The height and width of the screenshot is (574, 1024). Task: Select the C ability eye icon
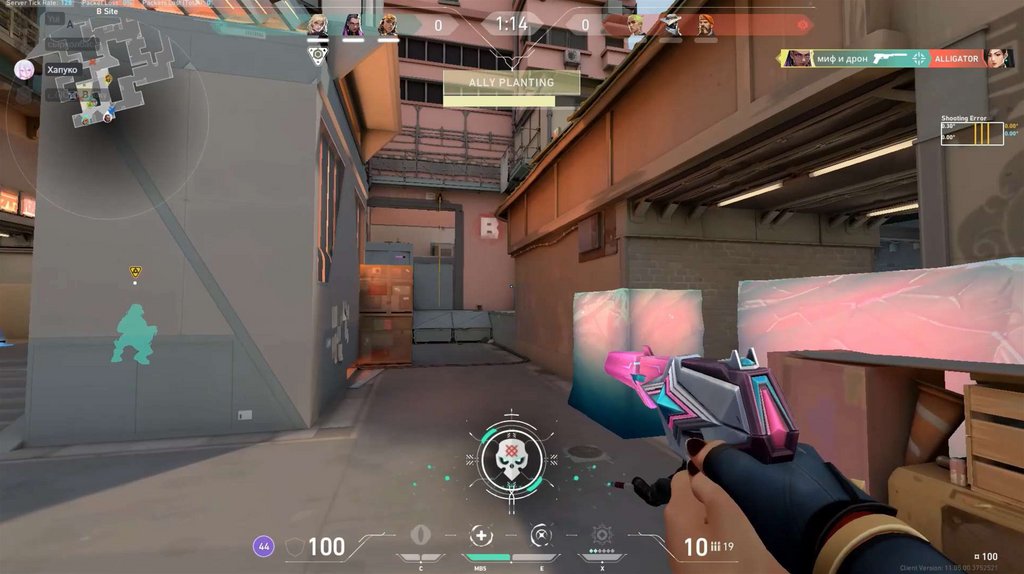click(420, 534)
